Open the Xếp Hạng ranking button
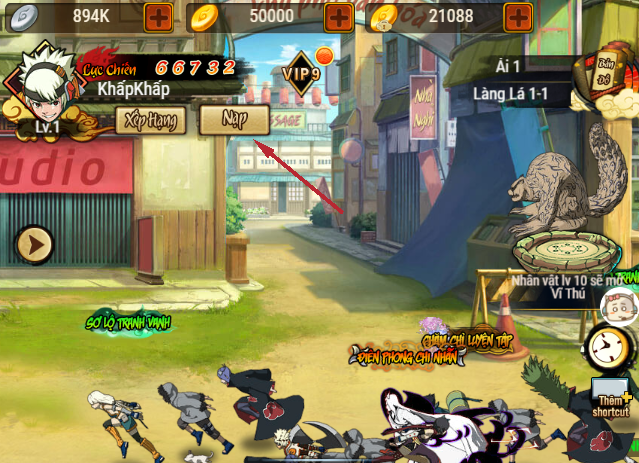The width and height of the screenshot is (639, 463). (x=155, y=120)
